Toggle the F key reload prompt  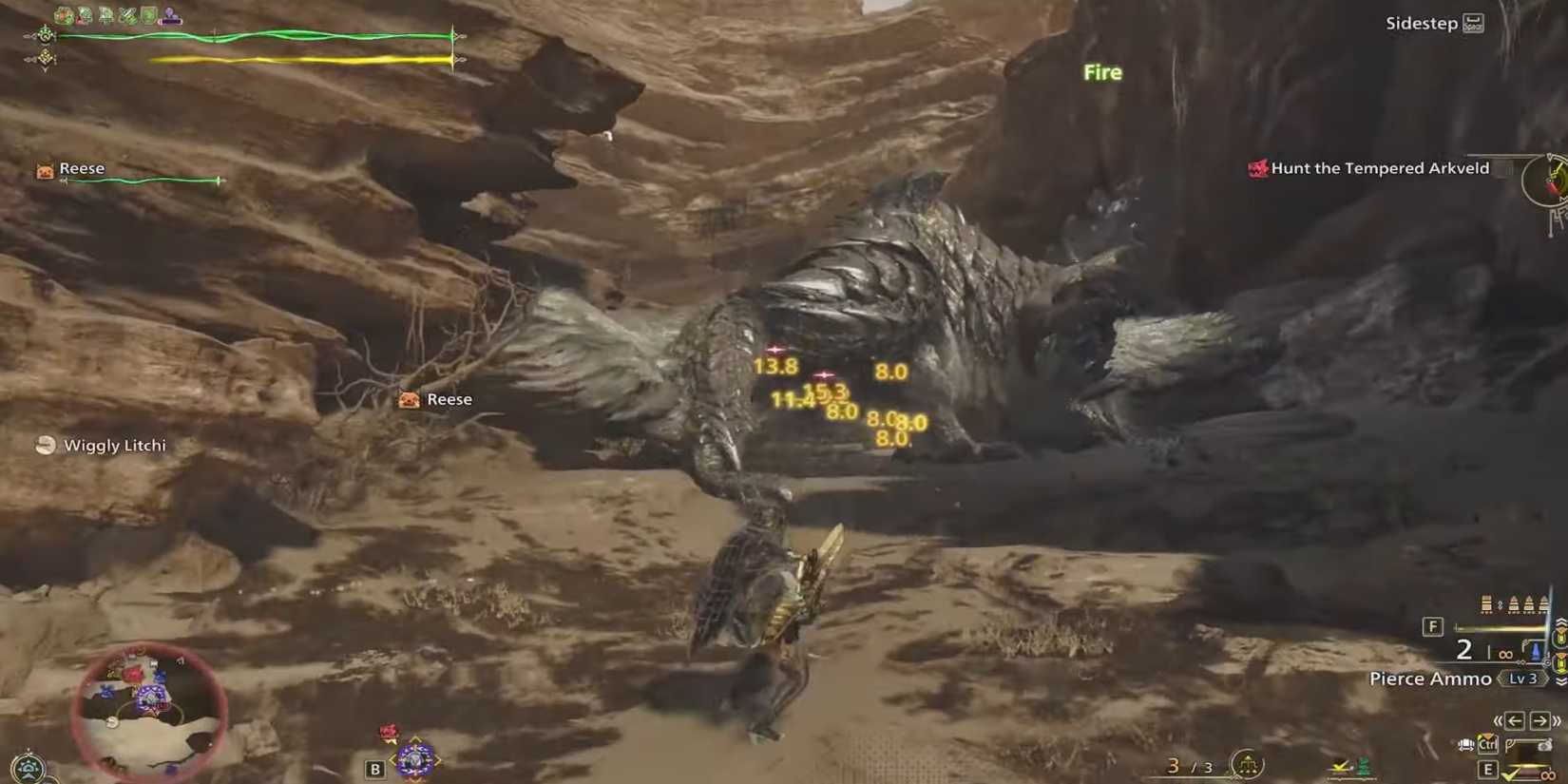(1431, 627)
